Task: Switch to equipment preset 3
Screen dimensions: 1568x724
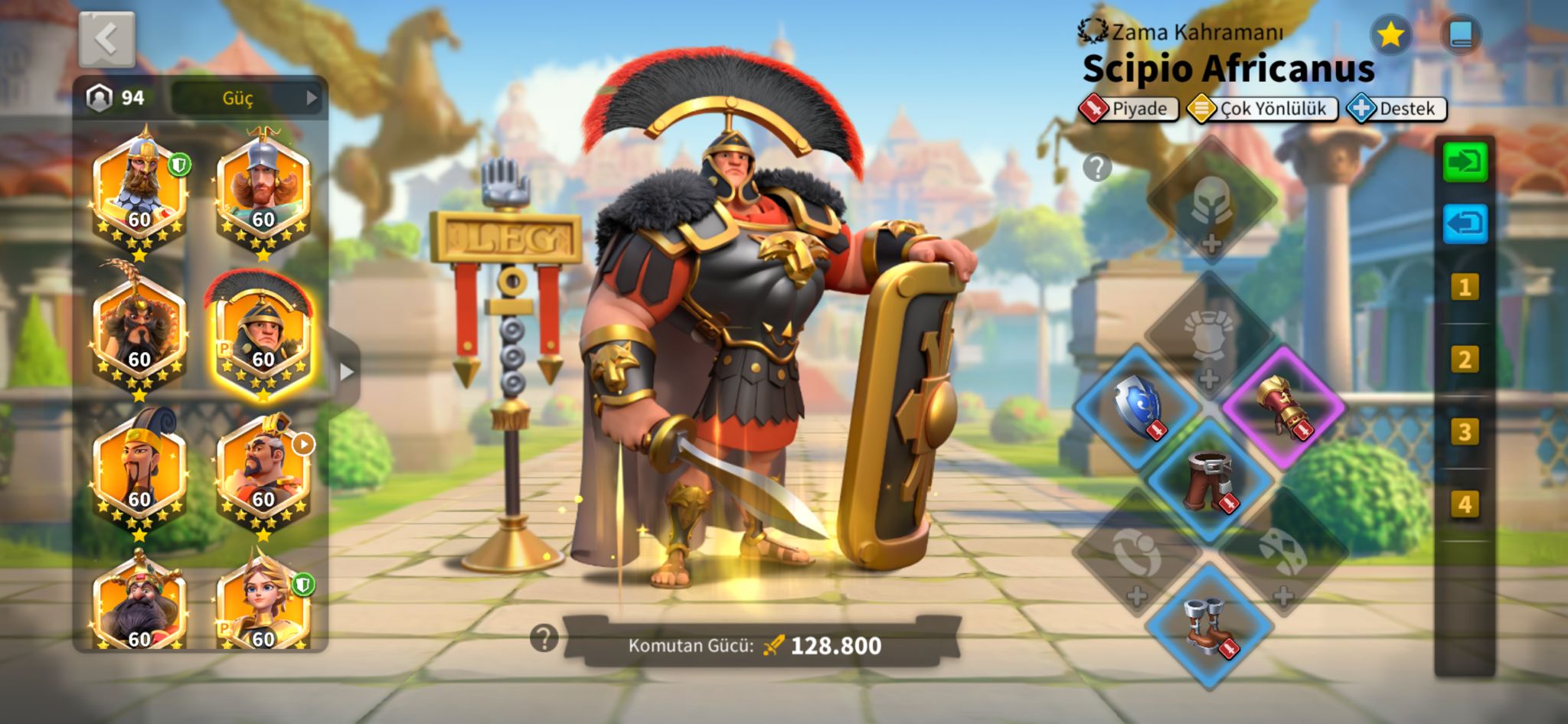Action: tap(1465, 432)
